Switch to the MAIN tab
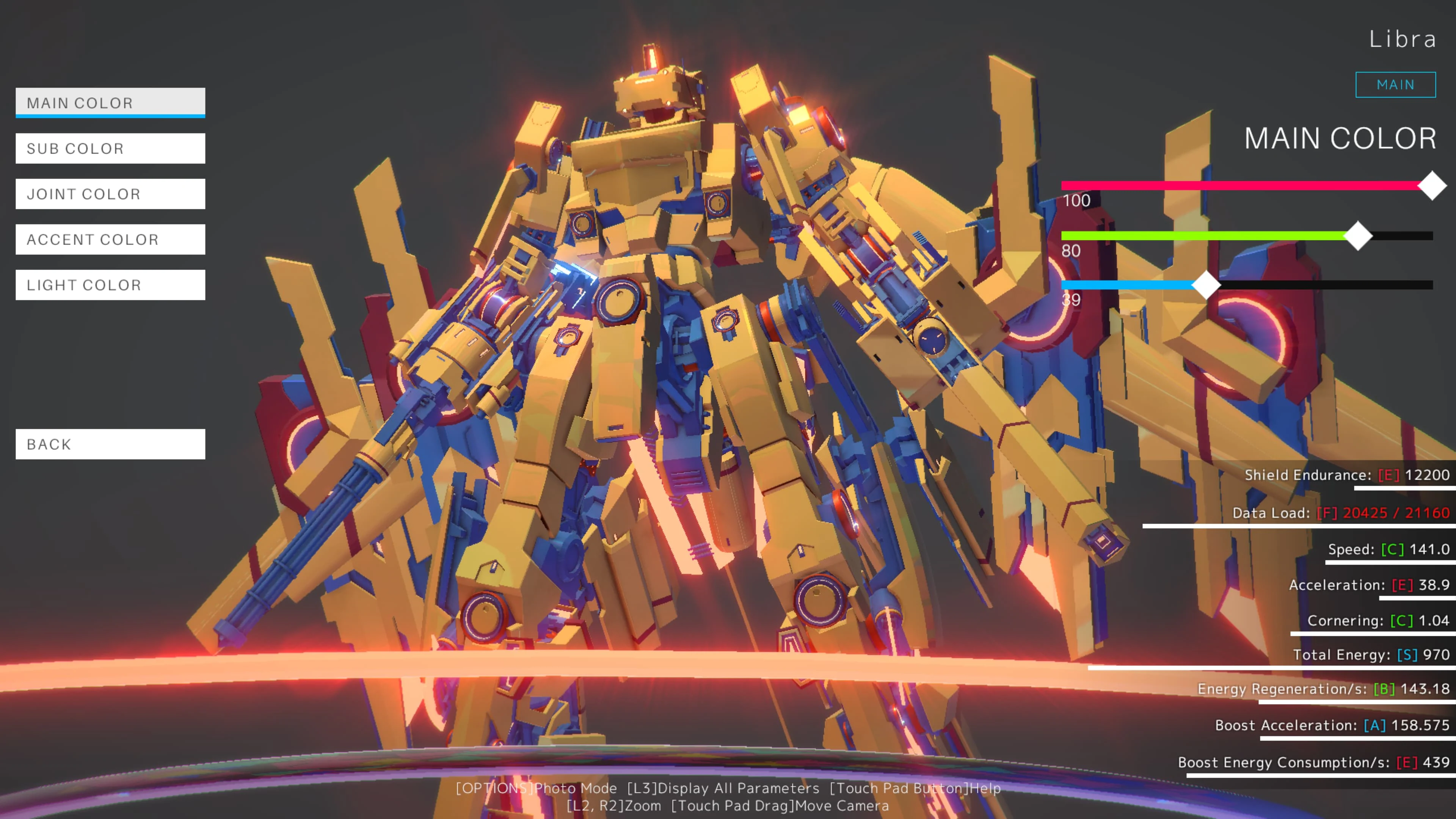This screenshot has height=819, width=1456. pyautogui.click(x=1395, y=84)
